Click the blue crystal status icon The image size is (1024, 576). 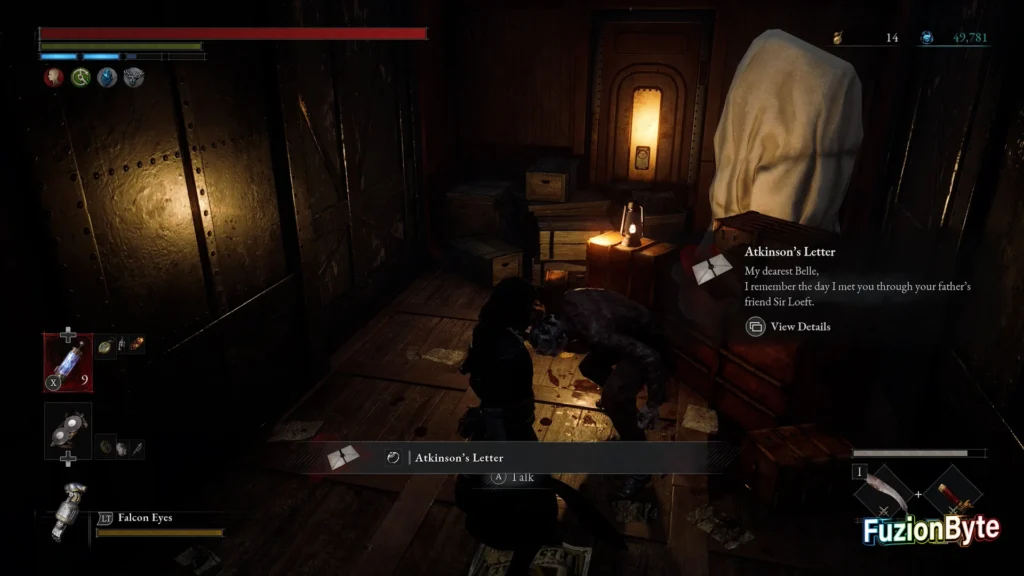click(107, 77)
